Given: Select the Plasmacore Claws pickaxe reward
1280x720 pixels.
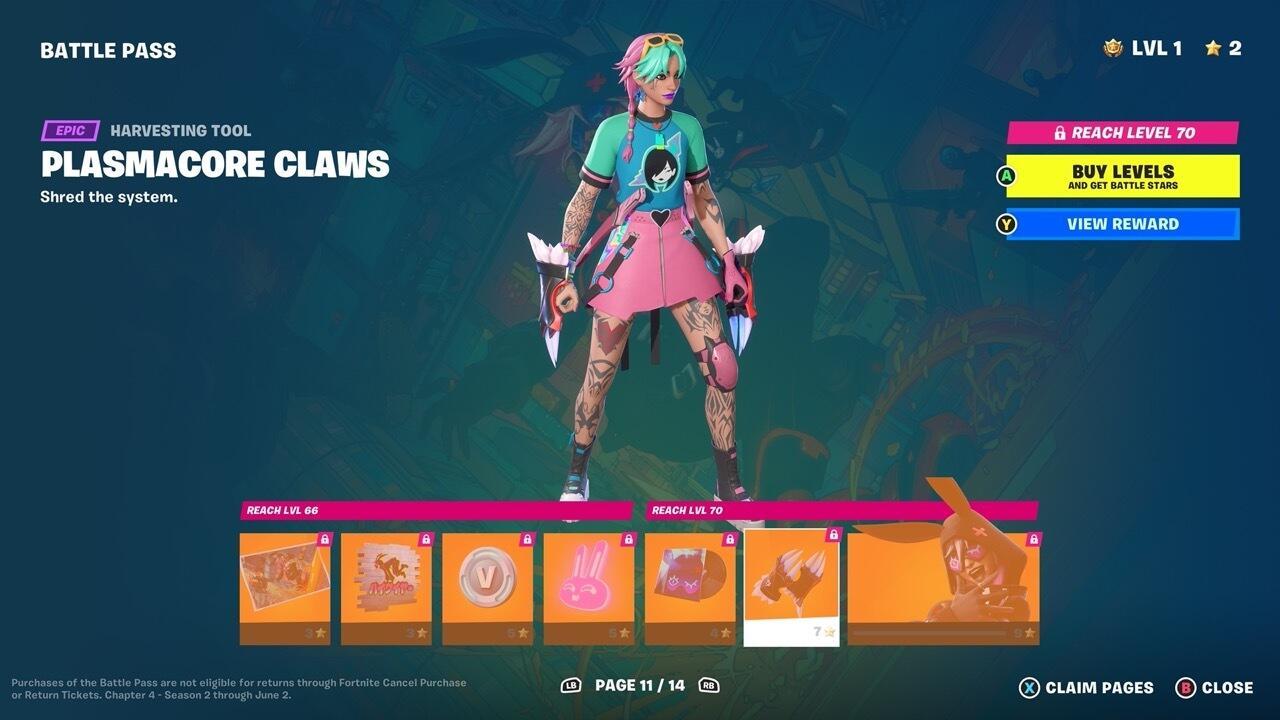Looking at the screenshot, I should click(791, 585).
